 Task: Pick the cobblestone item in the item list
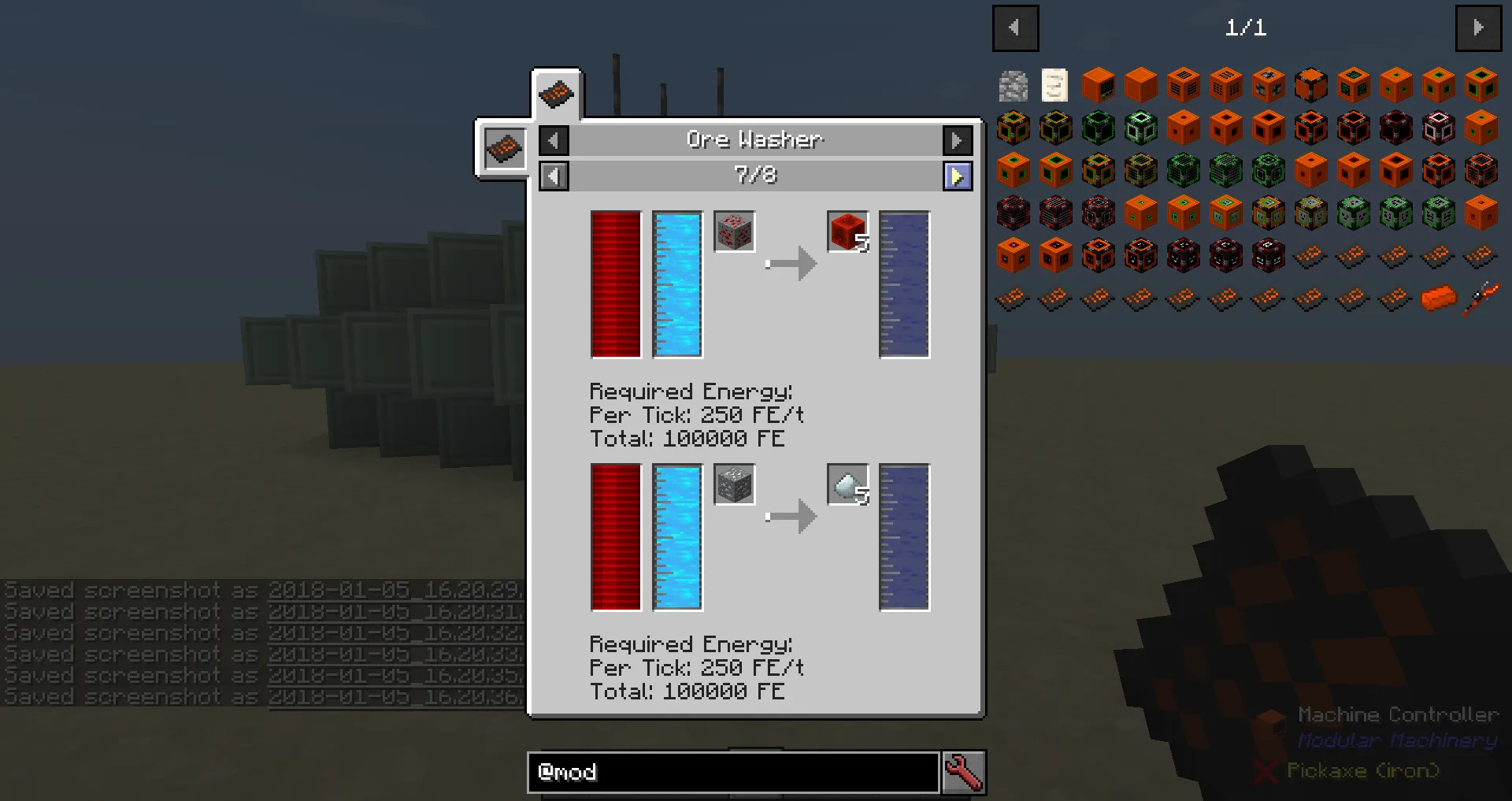pyautogui.click(x=1013, y=84)
